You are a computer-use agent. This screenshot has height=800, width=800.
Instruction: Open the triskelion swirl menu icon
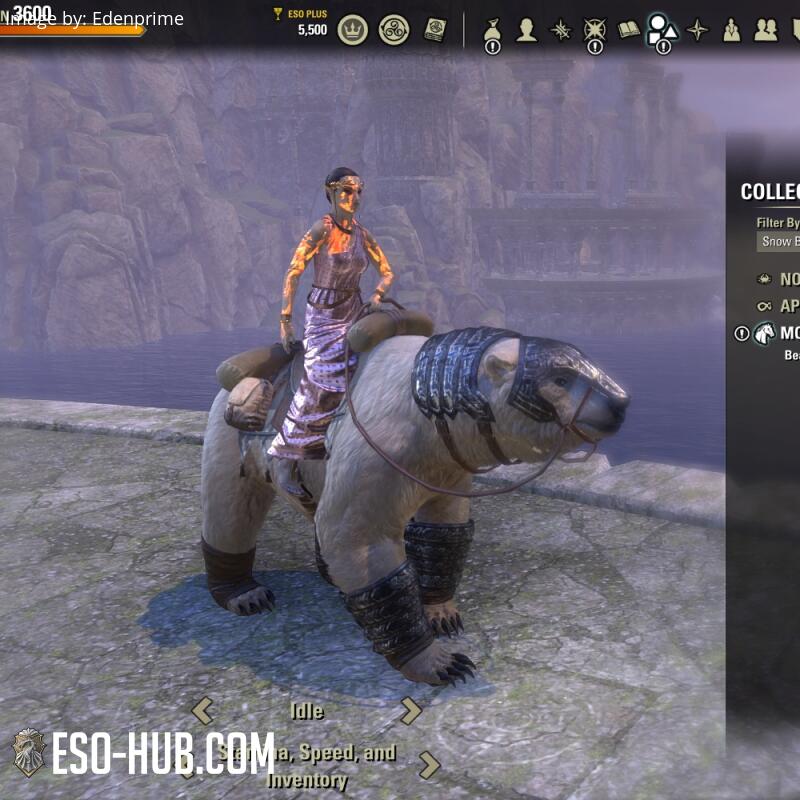coord(394,30)
